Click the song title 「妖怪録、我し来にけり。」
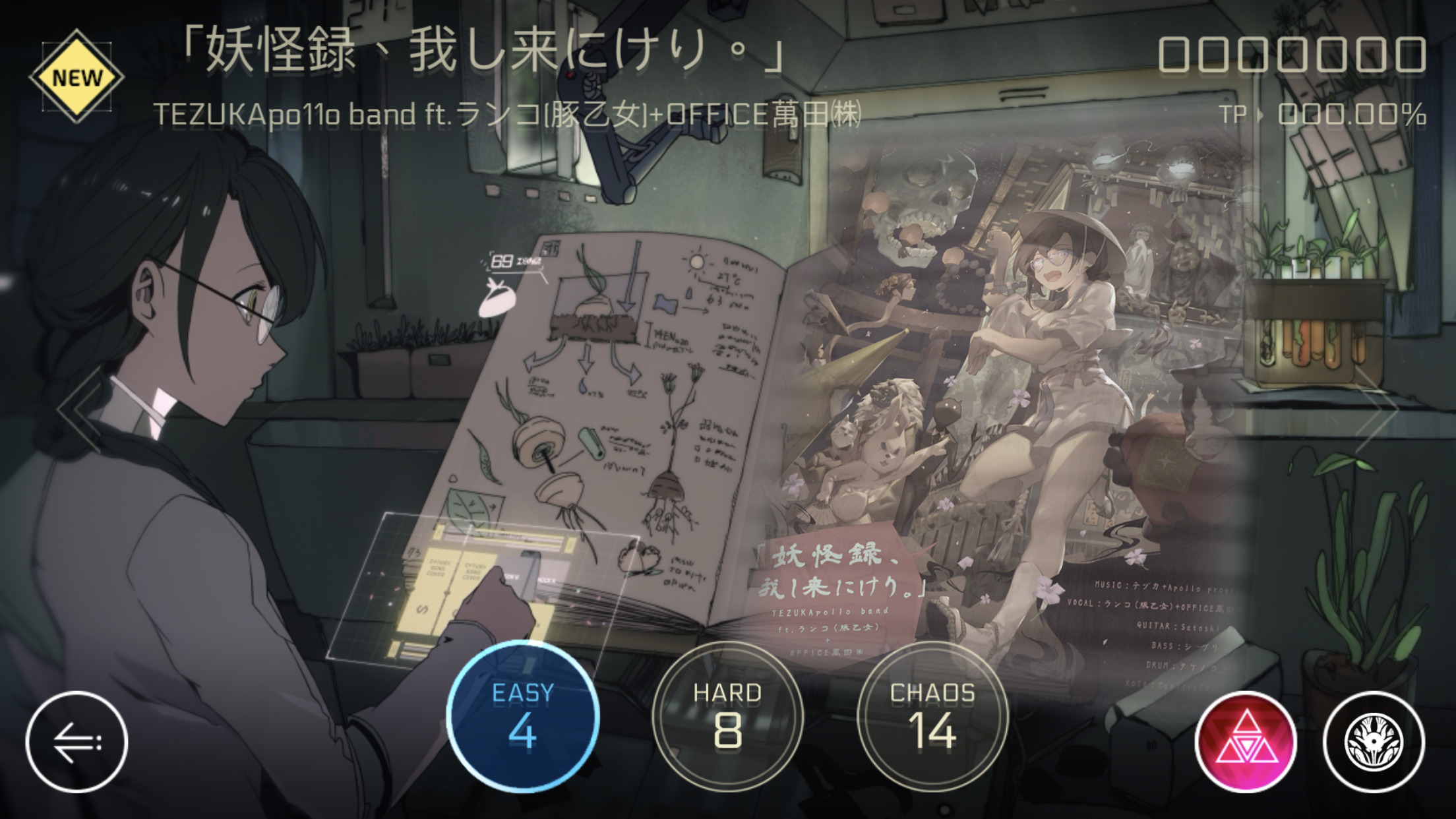Screen dimensions: 1456x819 pyautogui.click(x=486, y=56)
